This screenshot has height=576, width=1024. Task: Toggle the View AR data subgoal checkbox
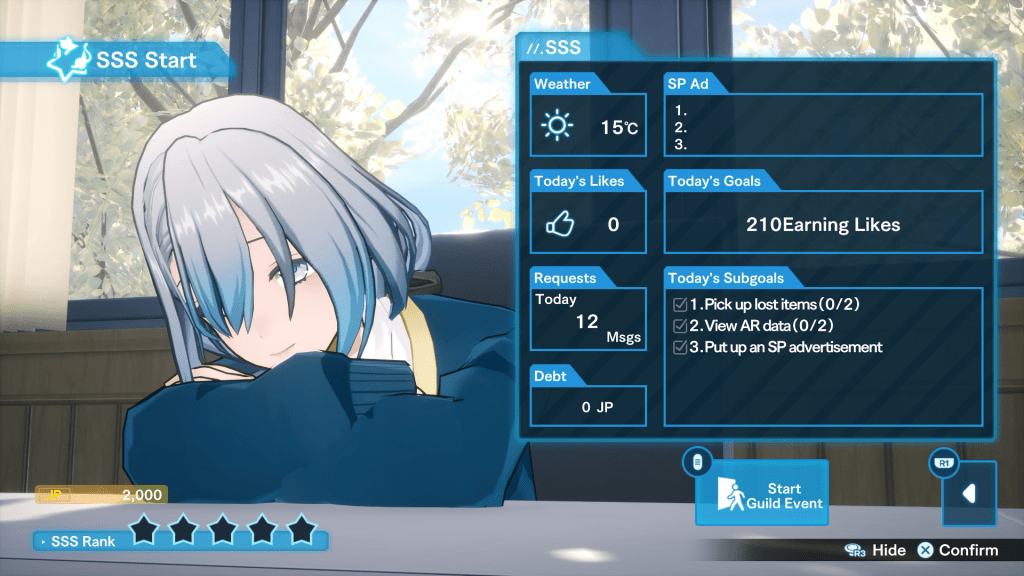click(x=681, y=326)
